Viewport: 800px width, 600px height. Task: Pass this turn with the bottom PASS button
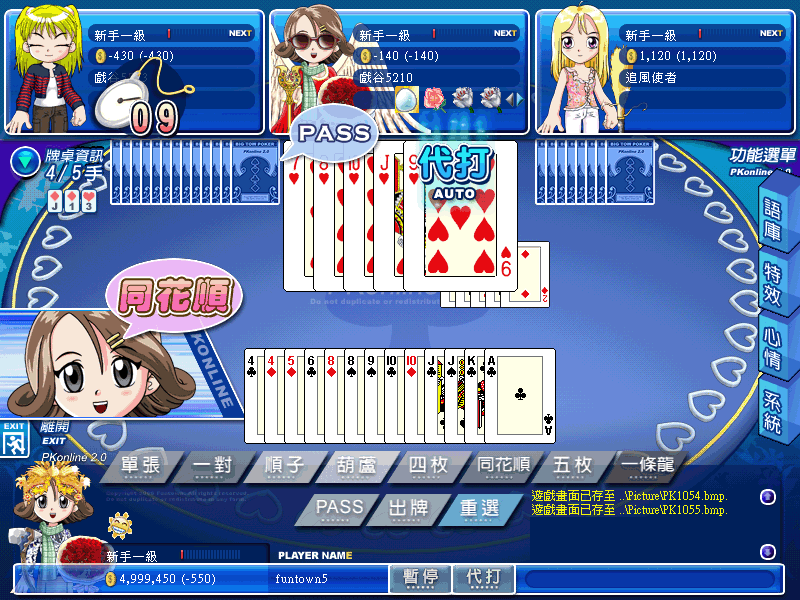338,508
